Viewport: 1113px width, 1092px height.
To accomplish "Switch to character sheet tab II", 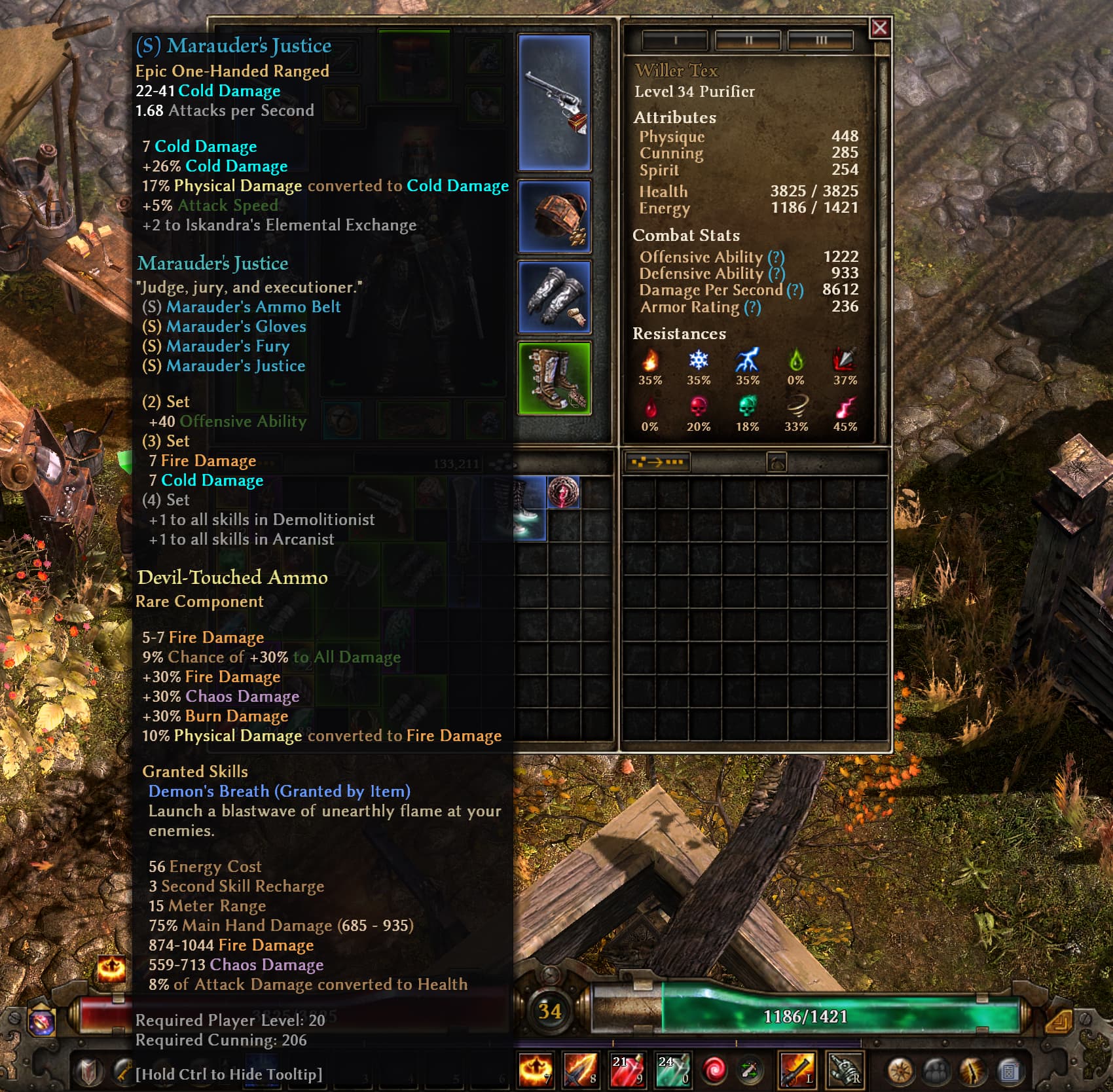I will [x=748, y=41].
